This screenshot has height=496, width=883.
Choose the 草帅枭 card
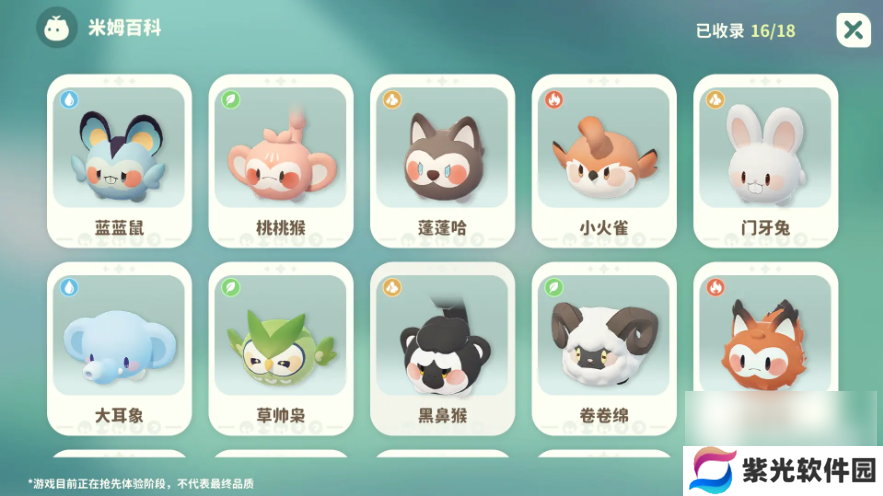coord(281,347)
